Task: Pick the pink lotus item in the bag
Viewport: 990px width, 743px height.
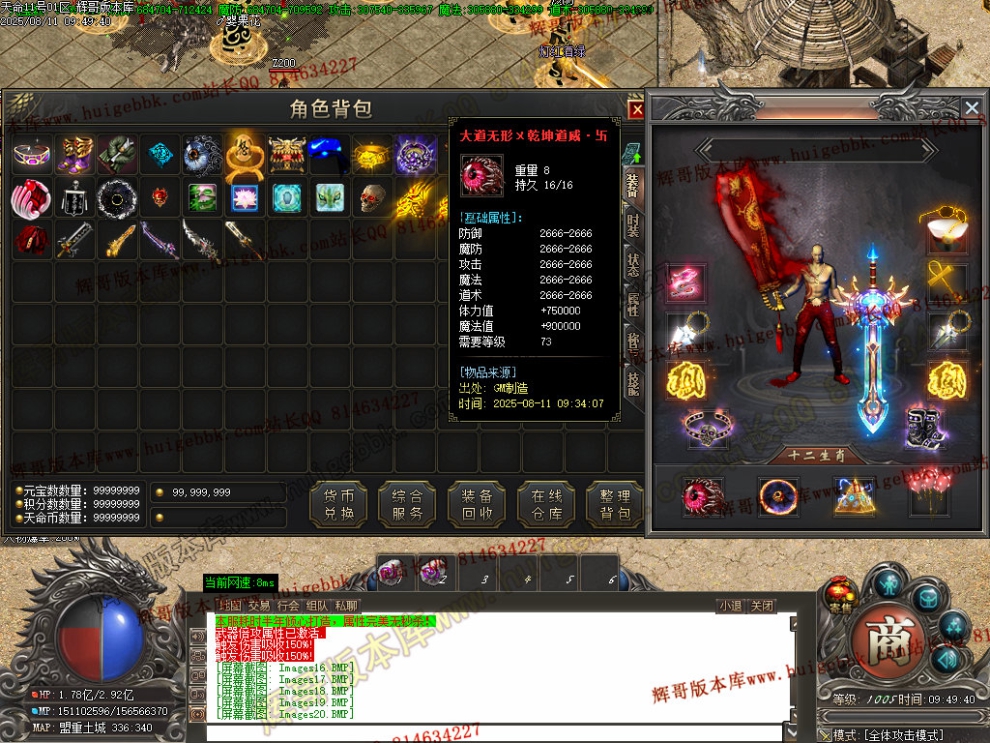Action: [245, 198]
